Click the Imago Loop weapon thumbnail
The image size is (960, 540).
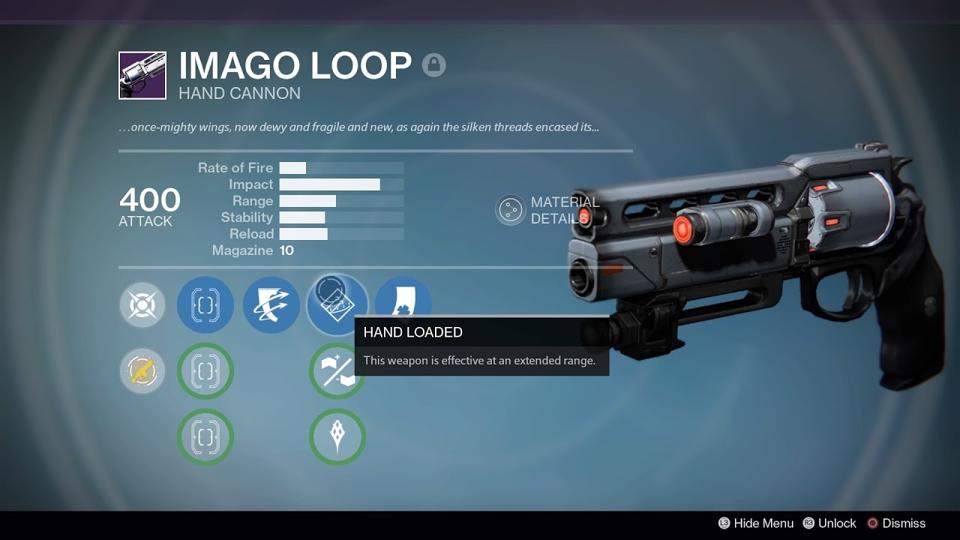[x=143, y=76]
